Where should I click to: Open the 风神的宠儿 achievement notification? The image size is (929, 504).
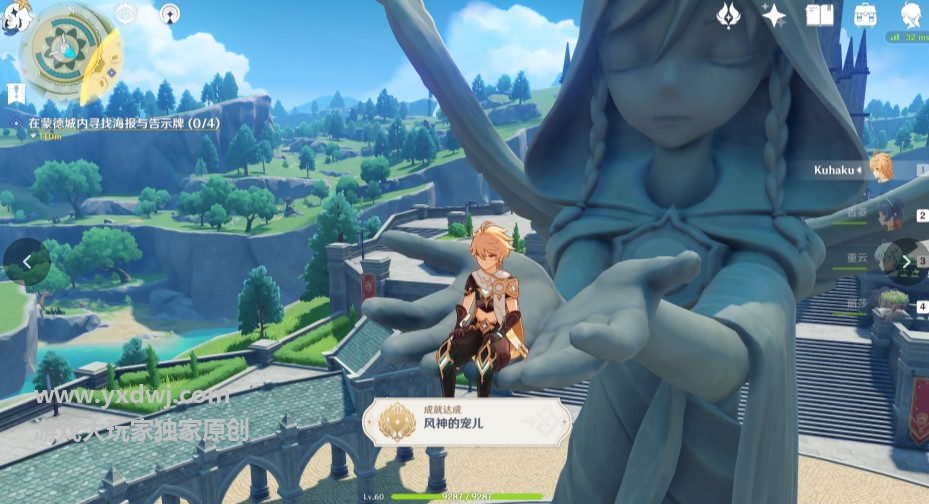tap(466, 422)
